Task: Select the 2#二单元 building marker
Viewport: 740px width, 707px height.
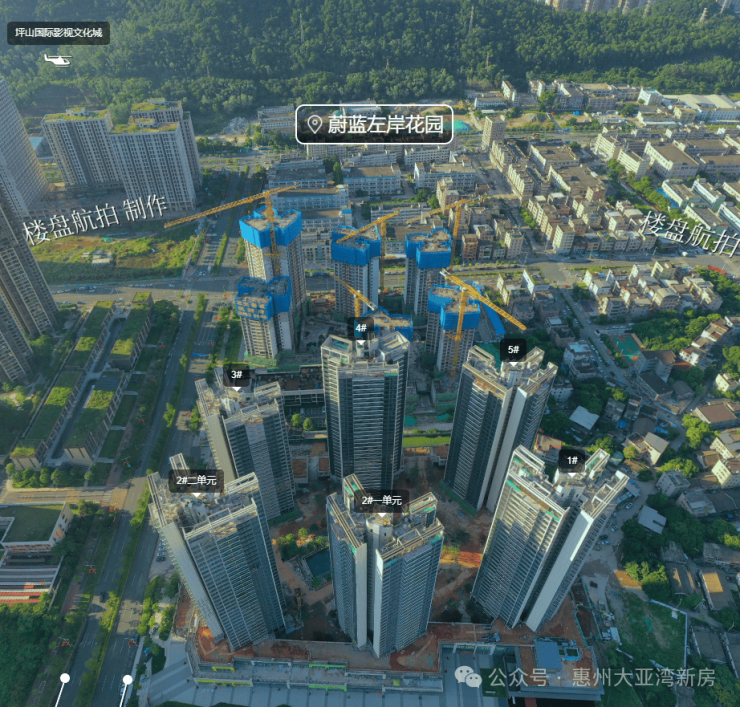Action: click(196, 480)
